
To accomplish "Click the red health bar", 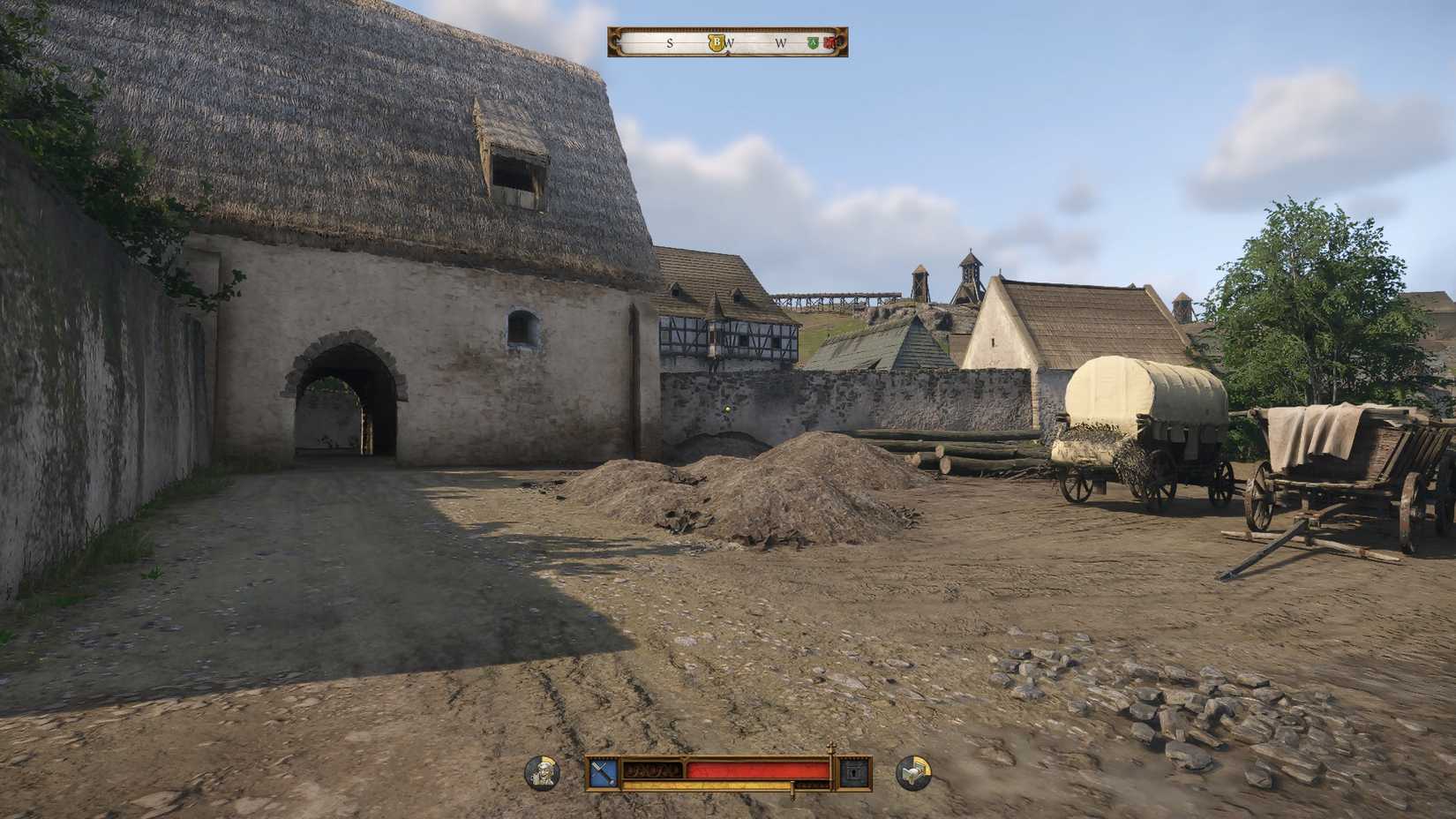I will pyautogui.click(x=759, y=770).
